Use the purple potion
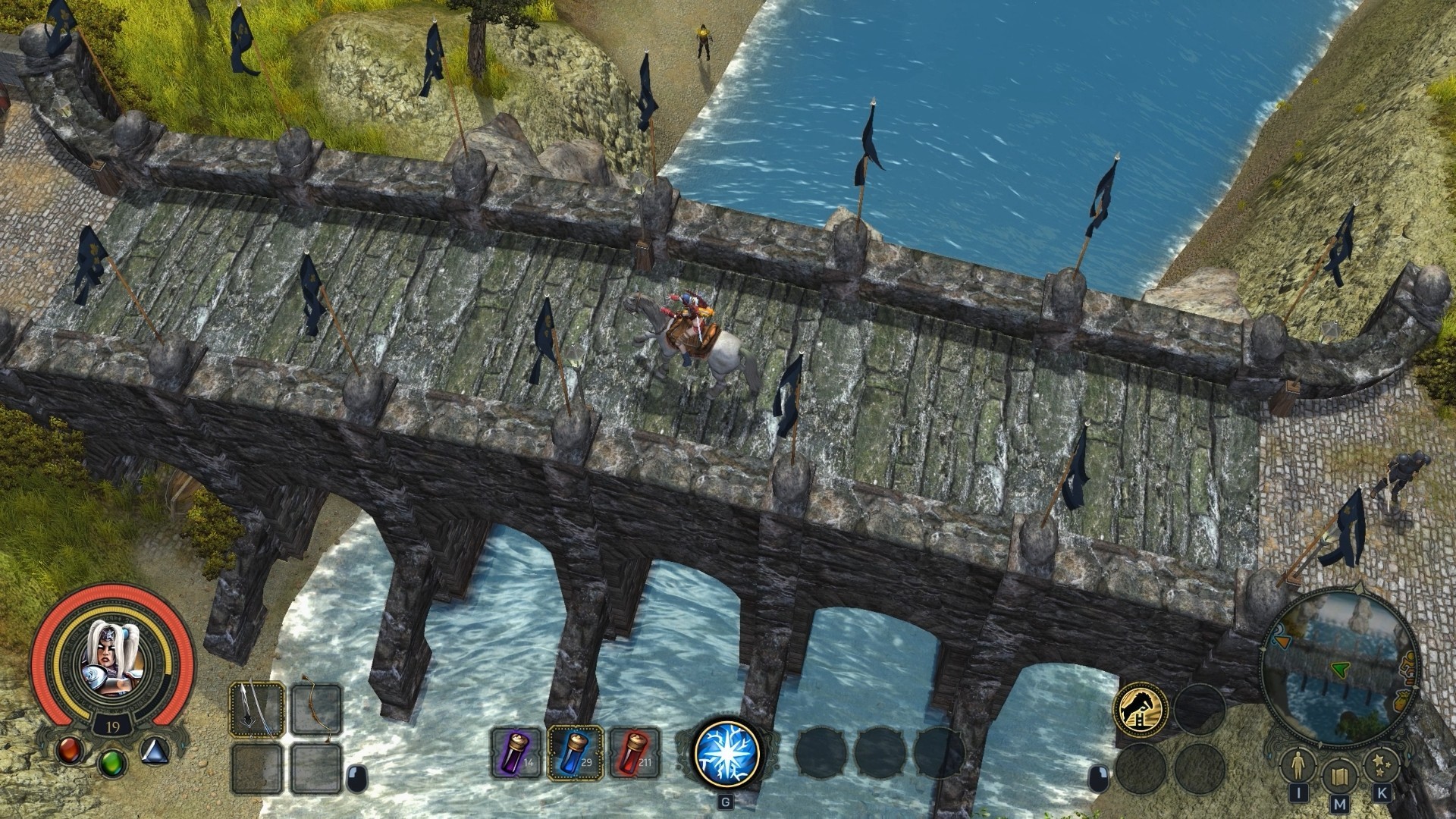The width and height of the screenshot is (1456, 819). 516,755
